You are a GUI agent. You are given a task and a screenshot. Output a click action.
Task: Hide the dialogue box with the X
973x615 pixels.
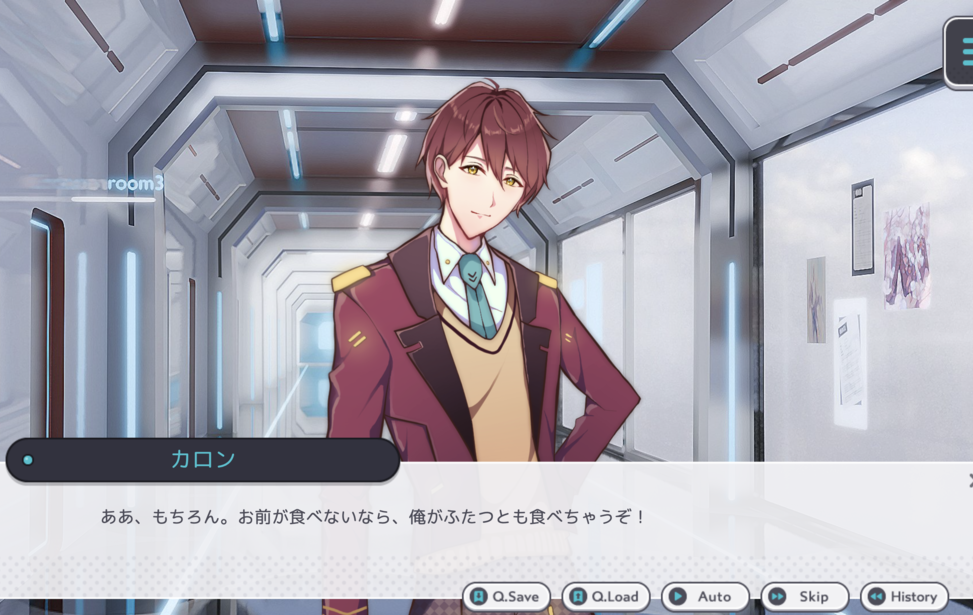coord(970,481)
